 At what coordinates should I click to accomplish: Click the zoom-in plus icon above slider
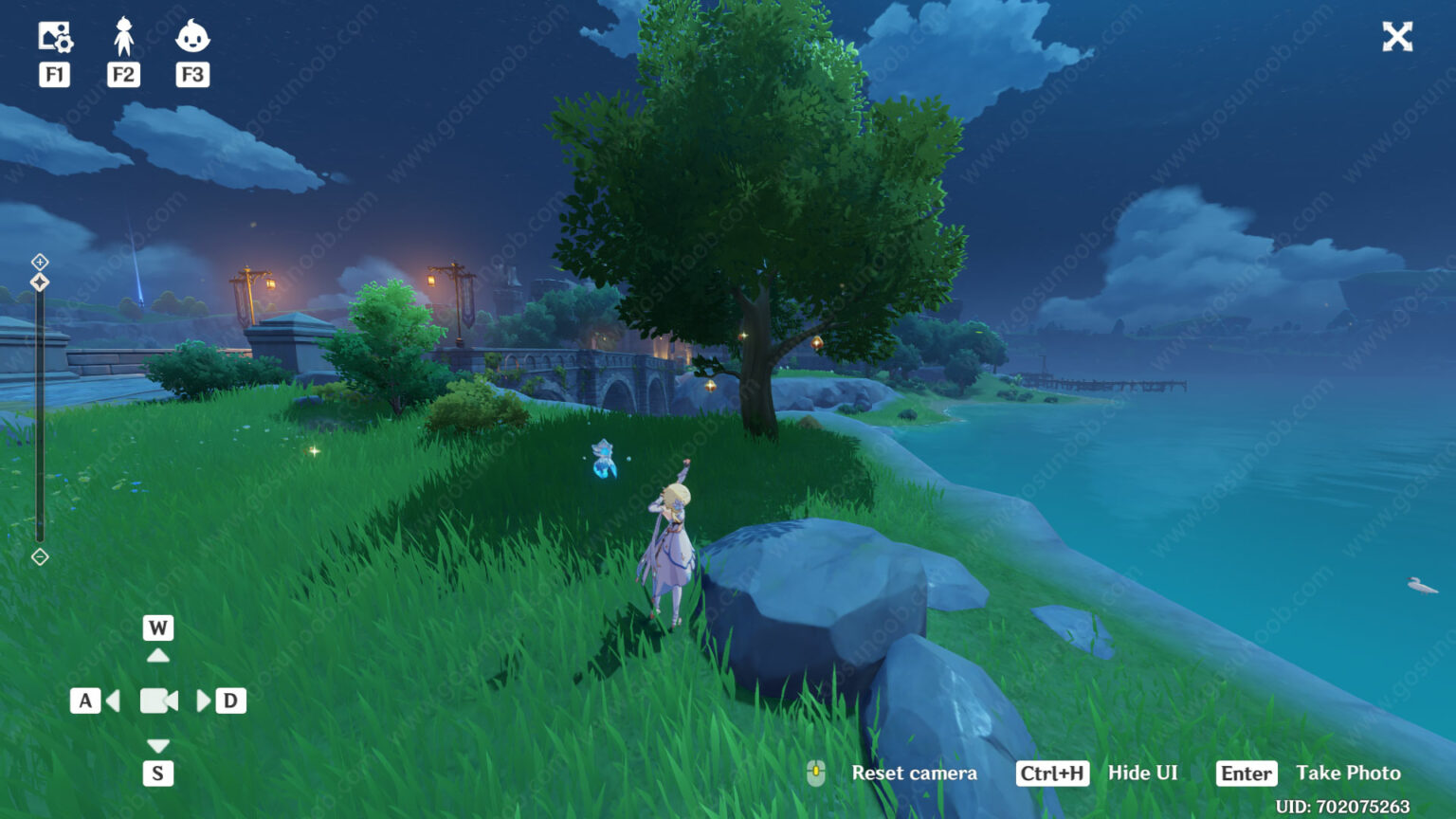[x=40, y=261]
